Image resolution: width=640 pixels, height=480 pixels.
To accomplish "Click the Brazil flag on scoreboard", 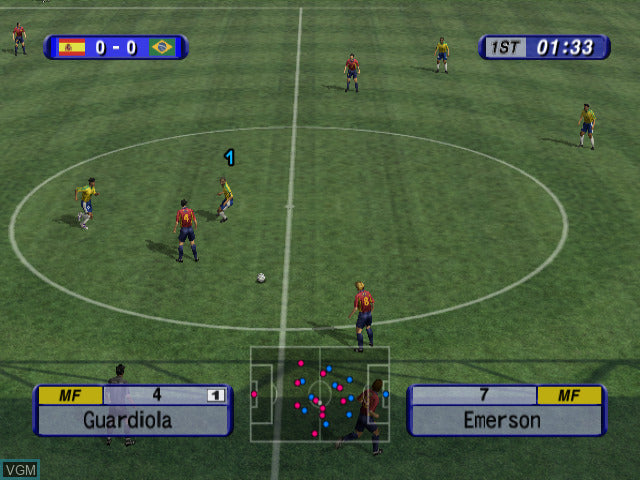I will click(162, 47).
